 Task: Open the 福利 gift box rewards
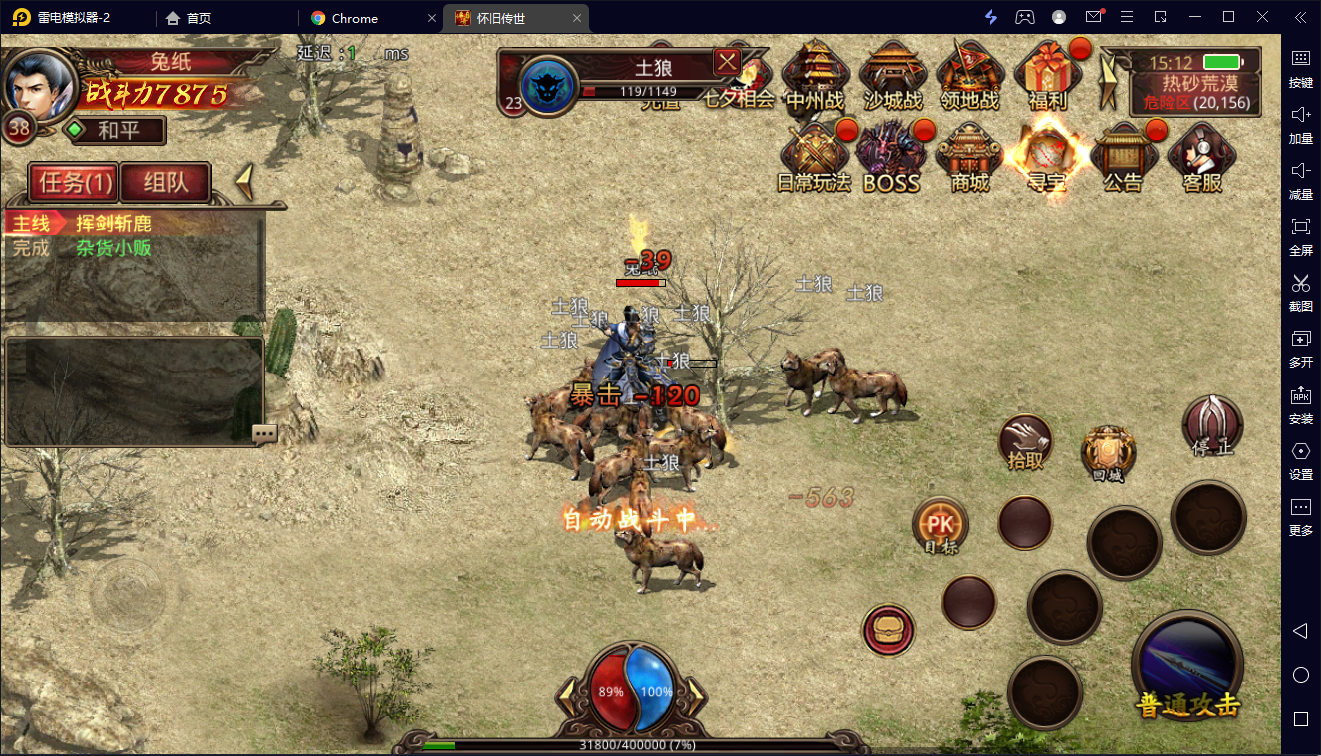pyautogui.click(x=1047, y=75)
